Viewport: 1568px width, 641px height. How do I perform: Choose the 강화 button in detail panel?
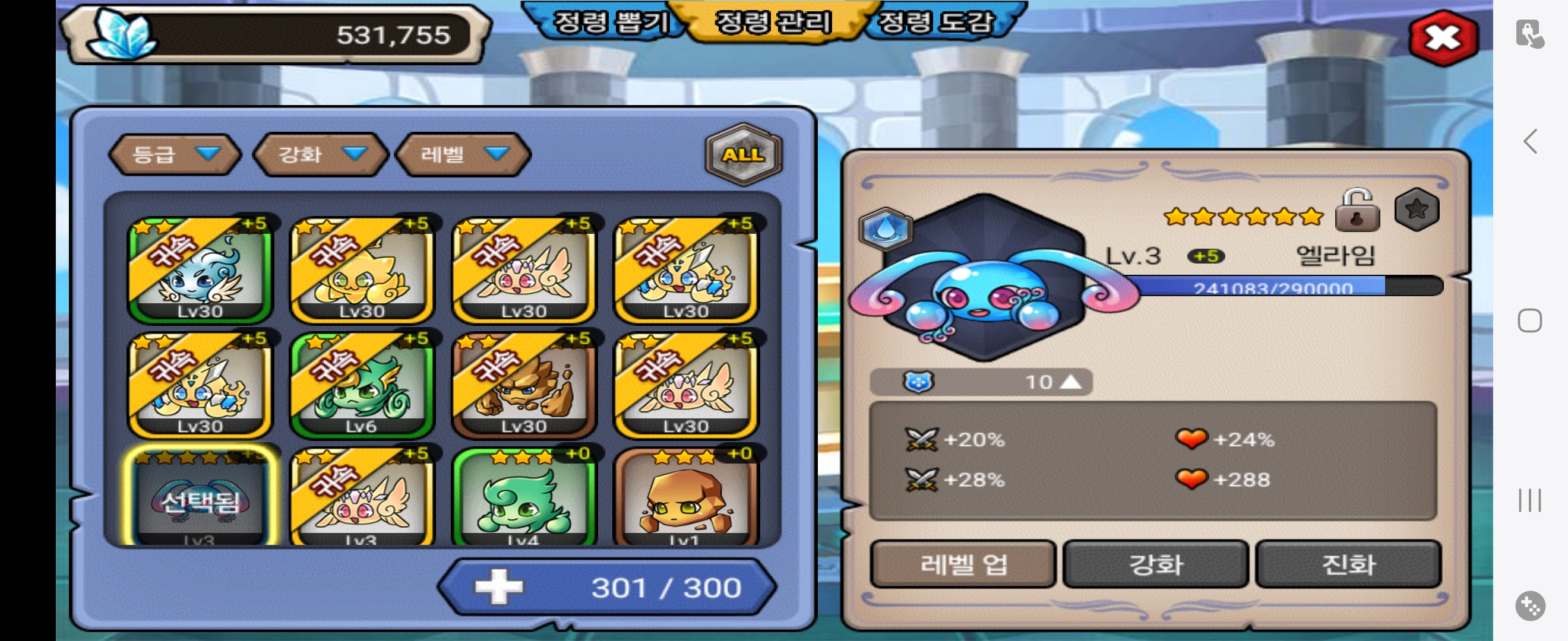point(1155,564)
